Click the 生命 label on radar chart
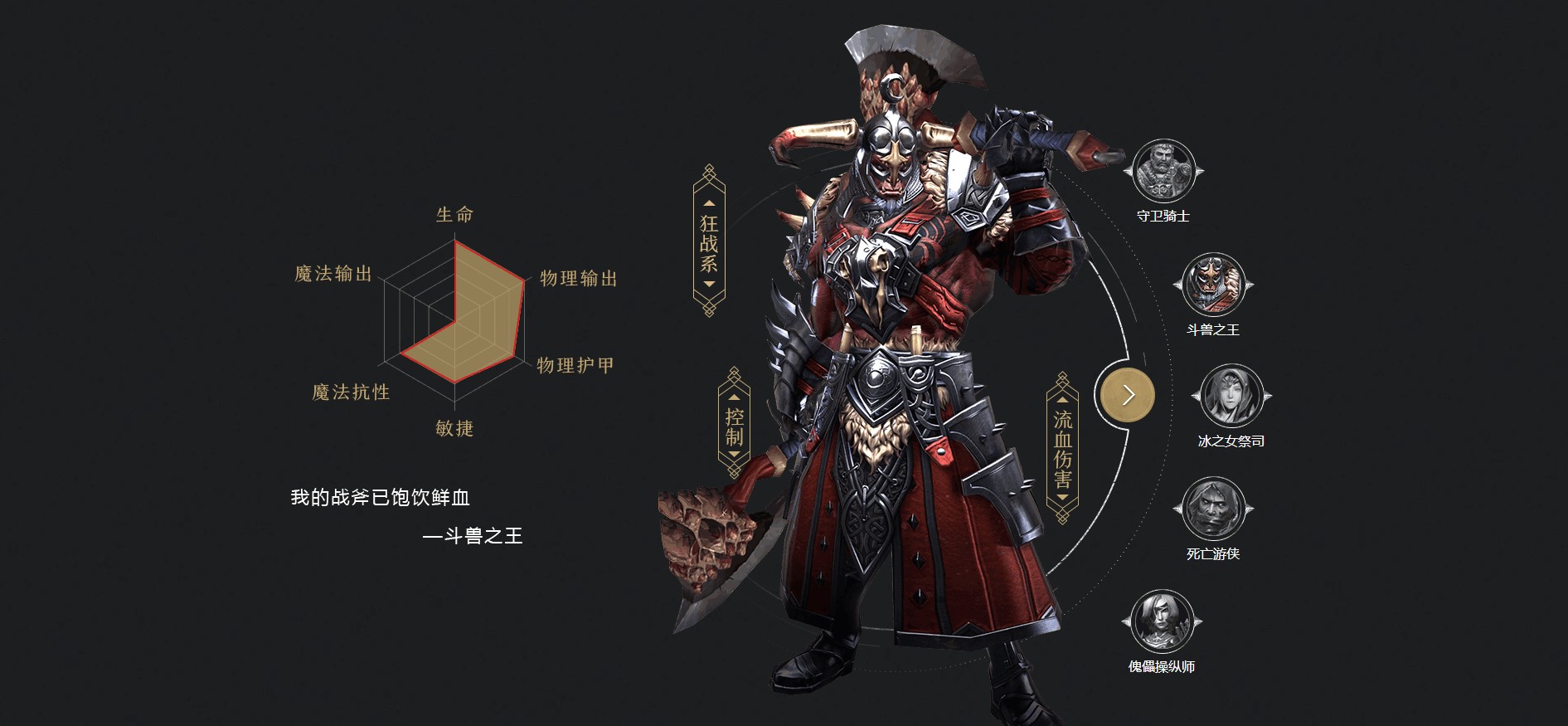The height and width of the screenshot is (726, 1568). click(454, 214)
